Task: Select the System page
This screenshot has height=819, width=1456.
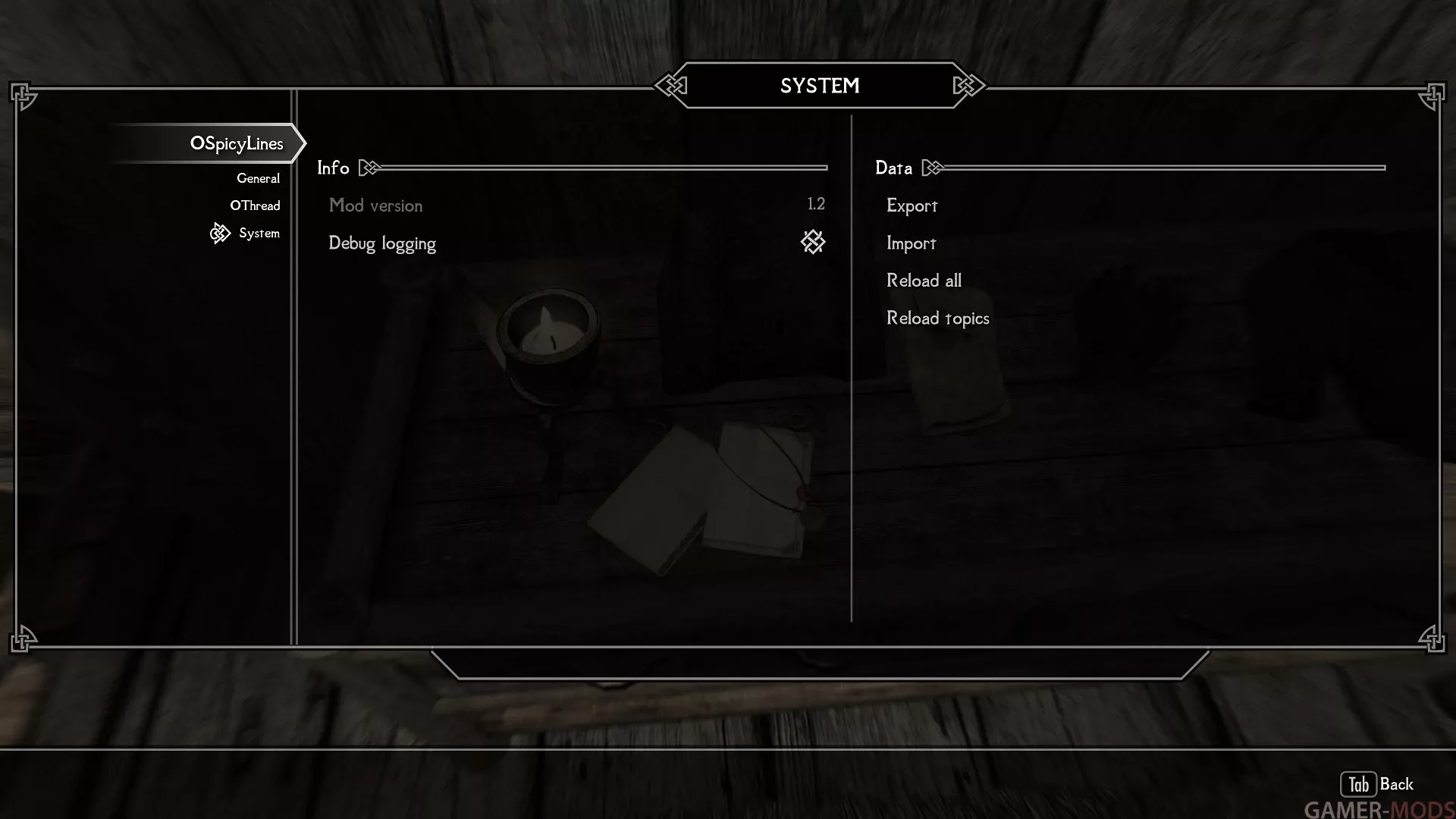Action: click(259, 233)
